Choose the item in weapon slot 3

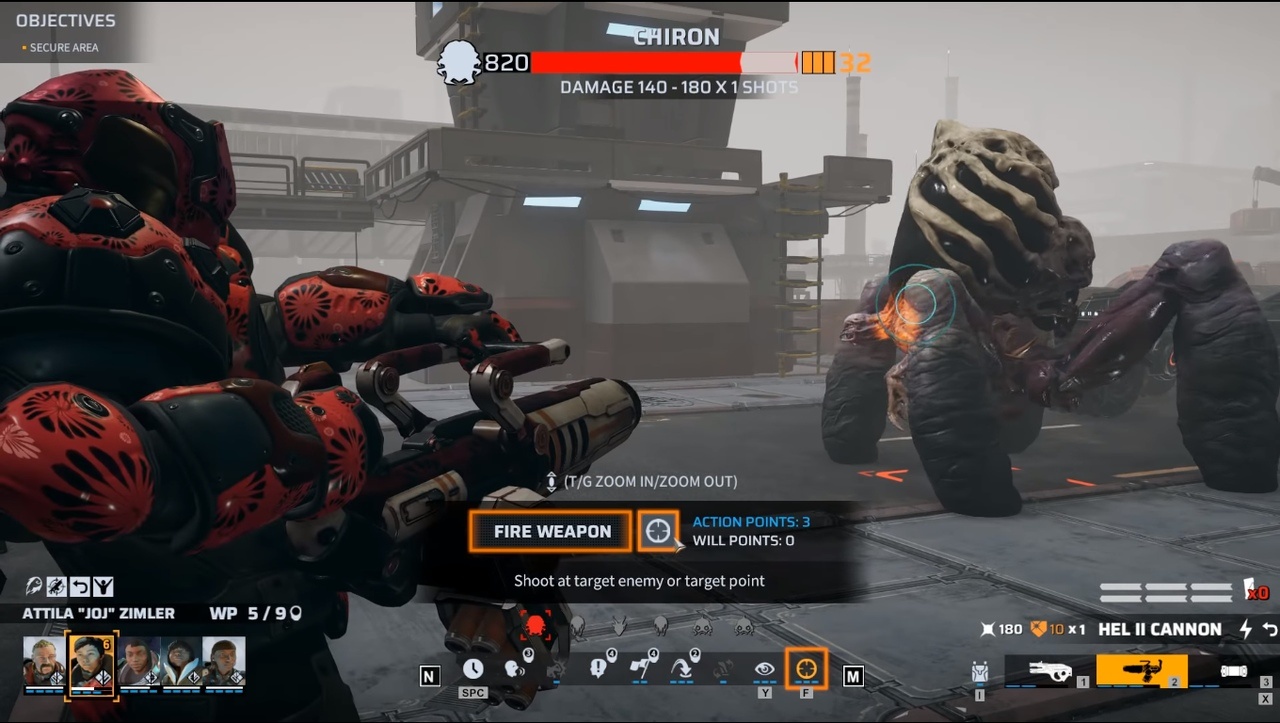[1234, 671]
